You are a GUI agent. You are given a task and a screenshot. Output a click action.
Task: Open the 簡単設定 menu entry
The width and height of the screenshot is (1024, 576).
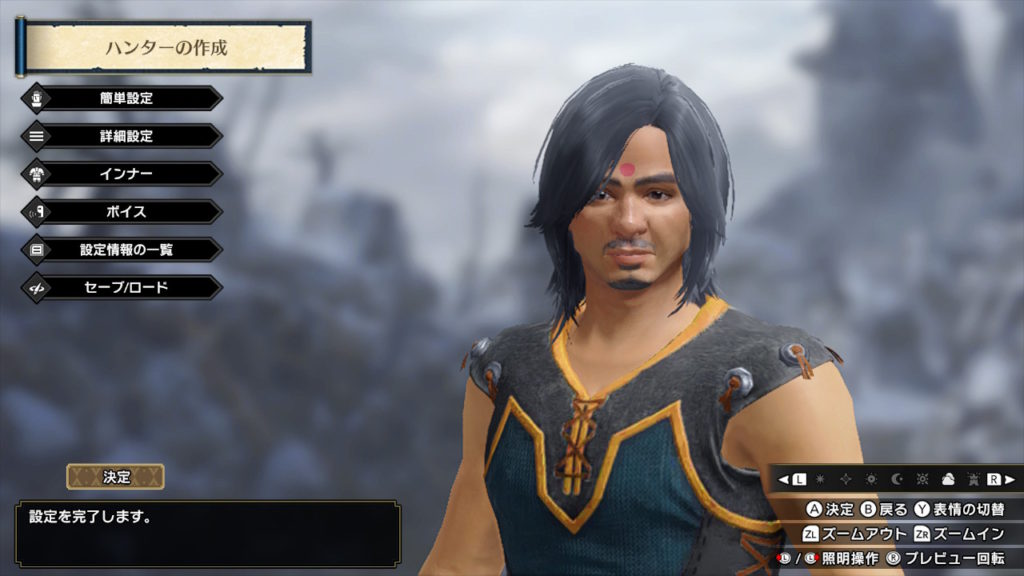click(x=125, y=98)
